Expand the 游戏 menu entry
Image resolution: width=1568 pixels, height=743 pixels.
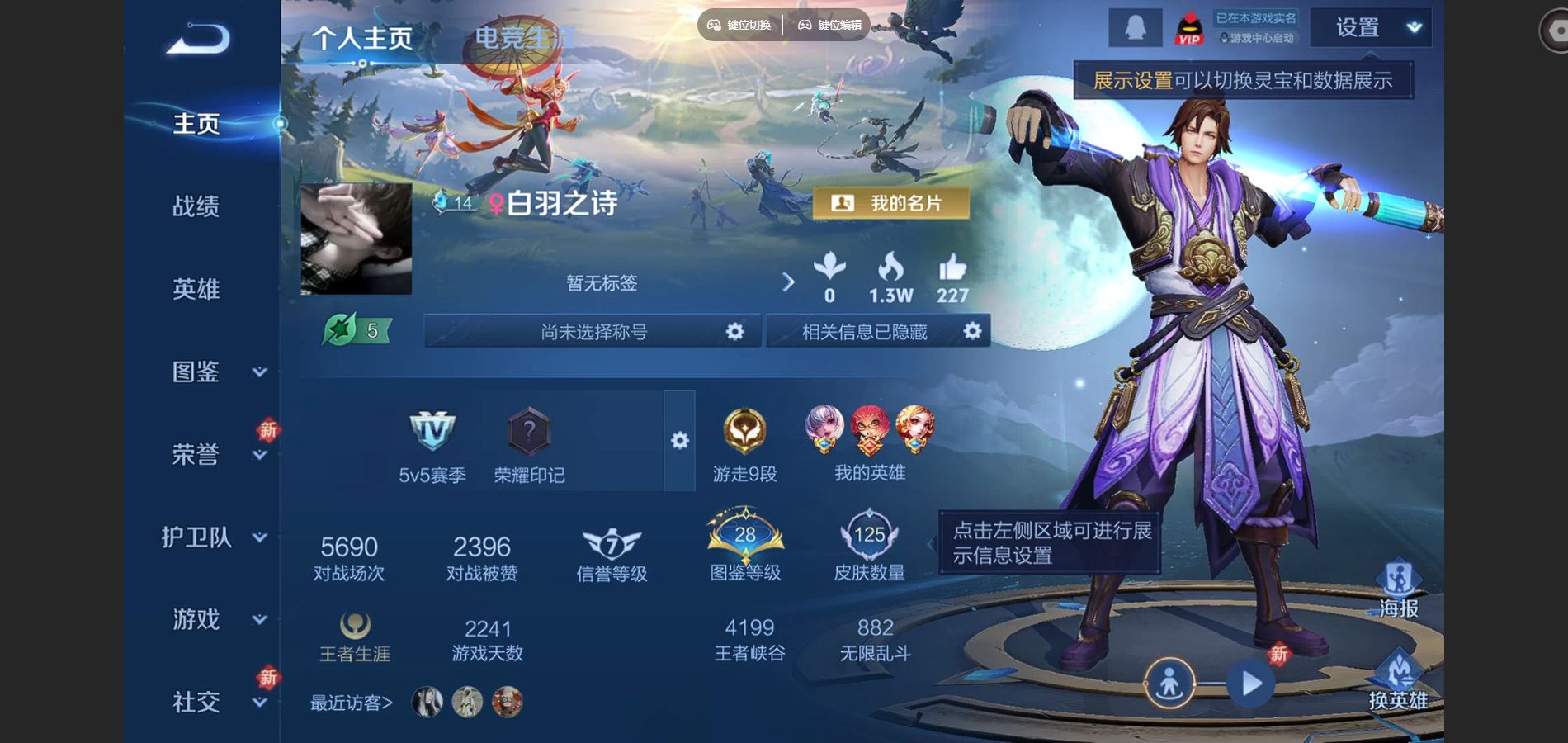[x=213, y=619]
